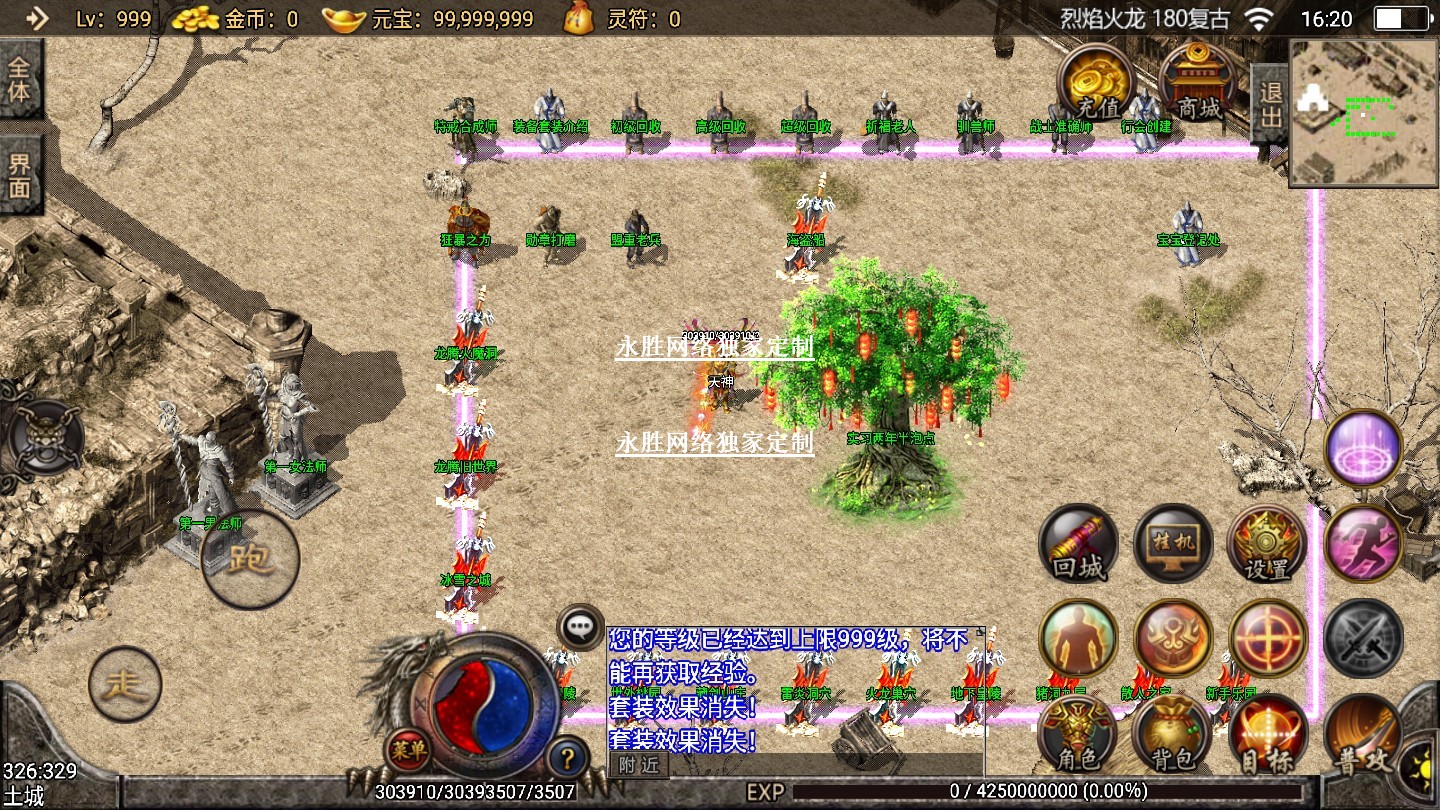Open the 商城 mall
1440x810 pixels.
1197,82
